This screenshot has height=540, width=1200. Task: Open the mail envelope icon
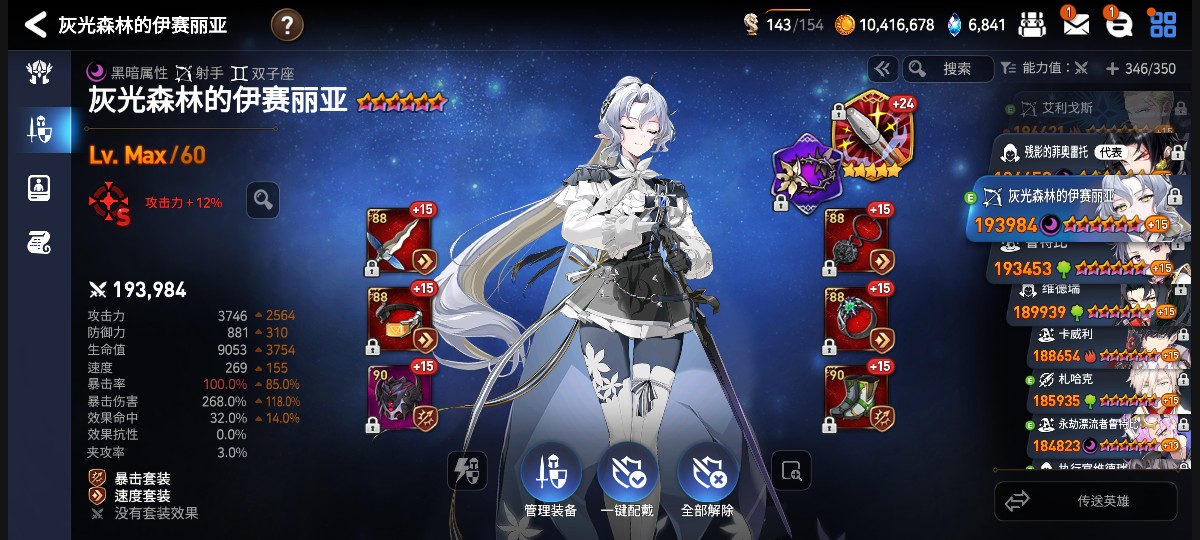click(x=1075, y=24)
